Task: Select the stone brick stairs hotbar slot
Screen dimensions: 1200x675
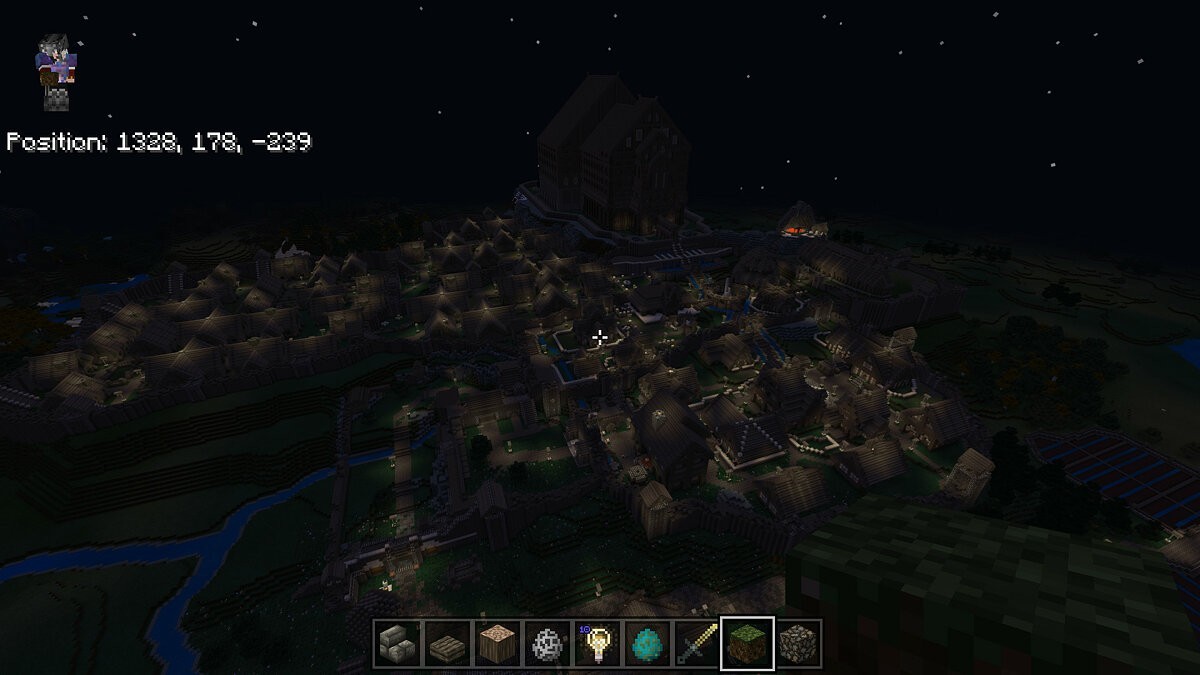Action: (x=397, y=643)
